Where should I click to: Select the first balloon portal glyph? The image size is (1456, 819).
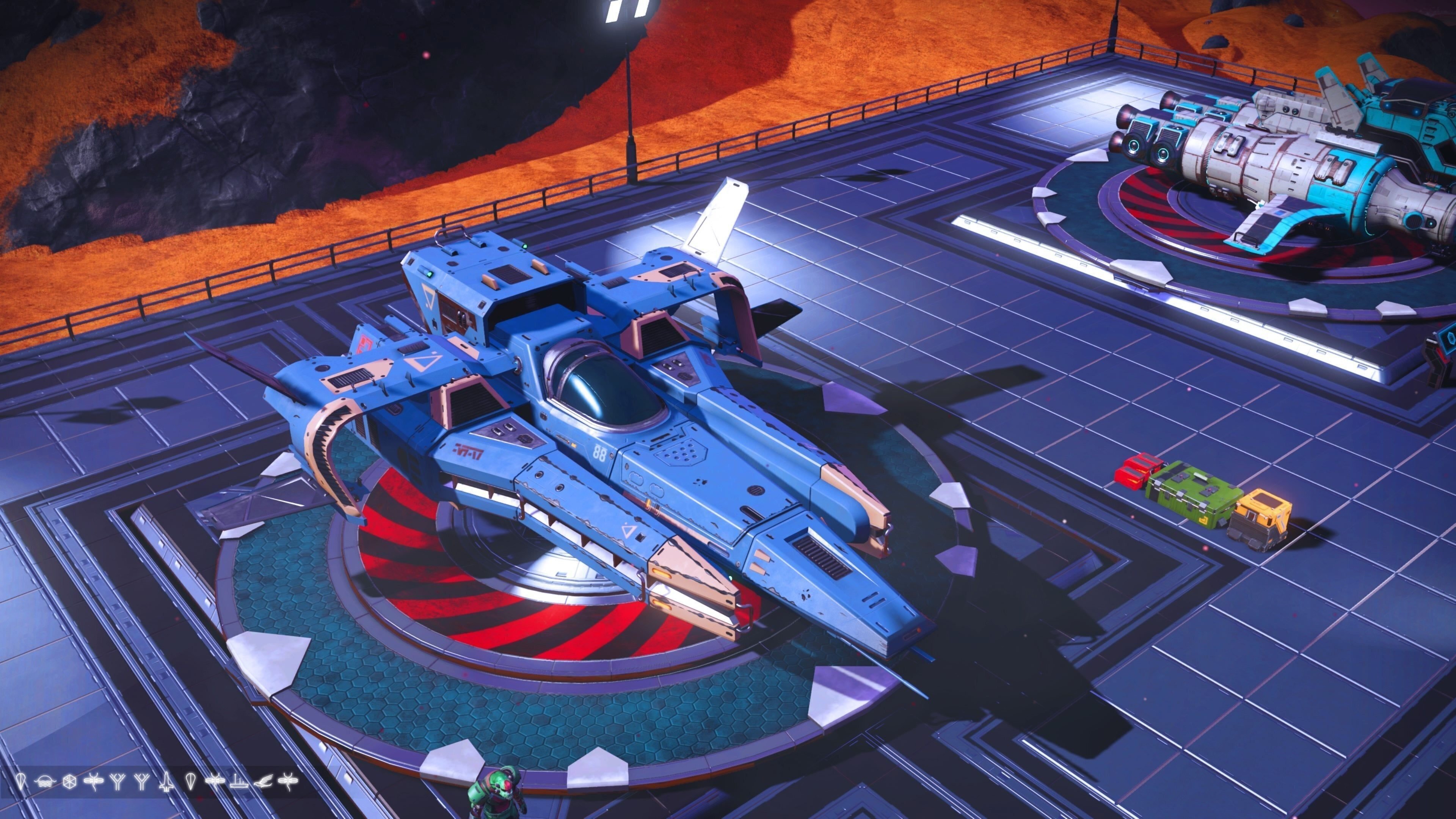pyautogui.click(x=22, y=782)
